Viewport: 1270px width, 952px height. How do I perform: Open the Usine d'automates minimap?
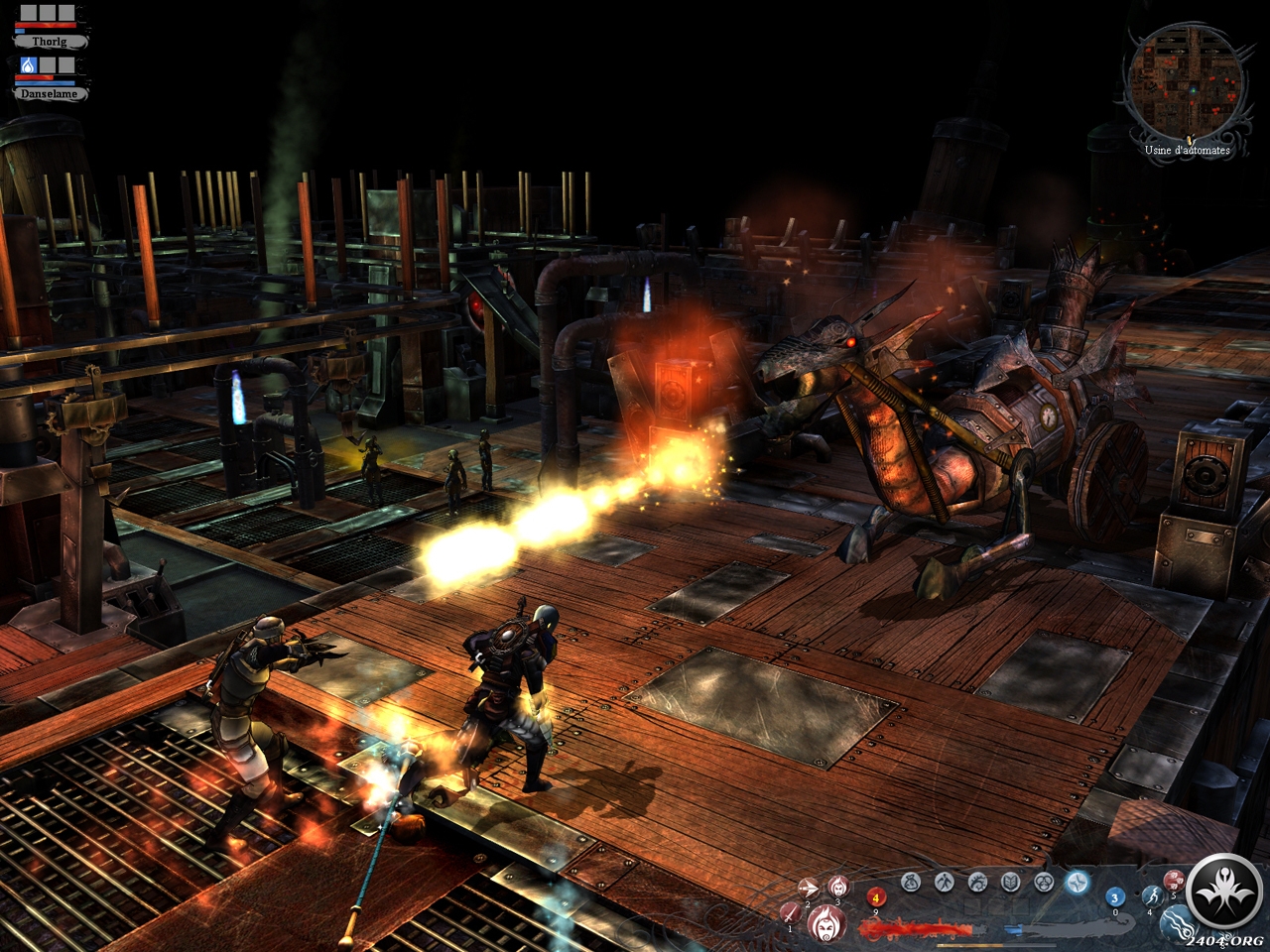click(1185, 81)
